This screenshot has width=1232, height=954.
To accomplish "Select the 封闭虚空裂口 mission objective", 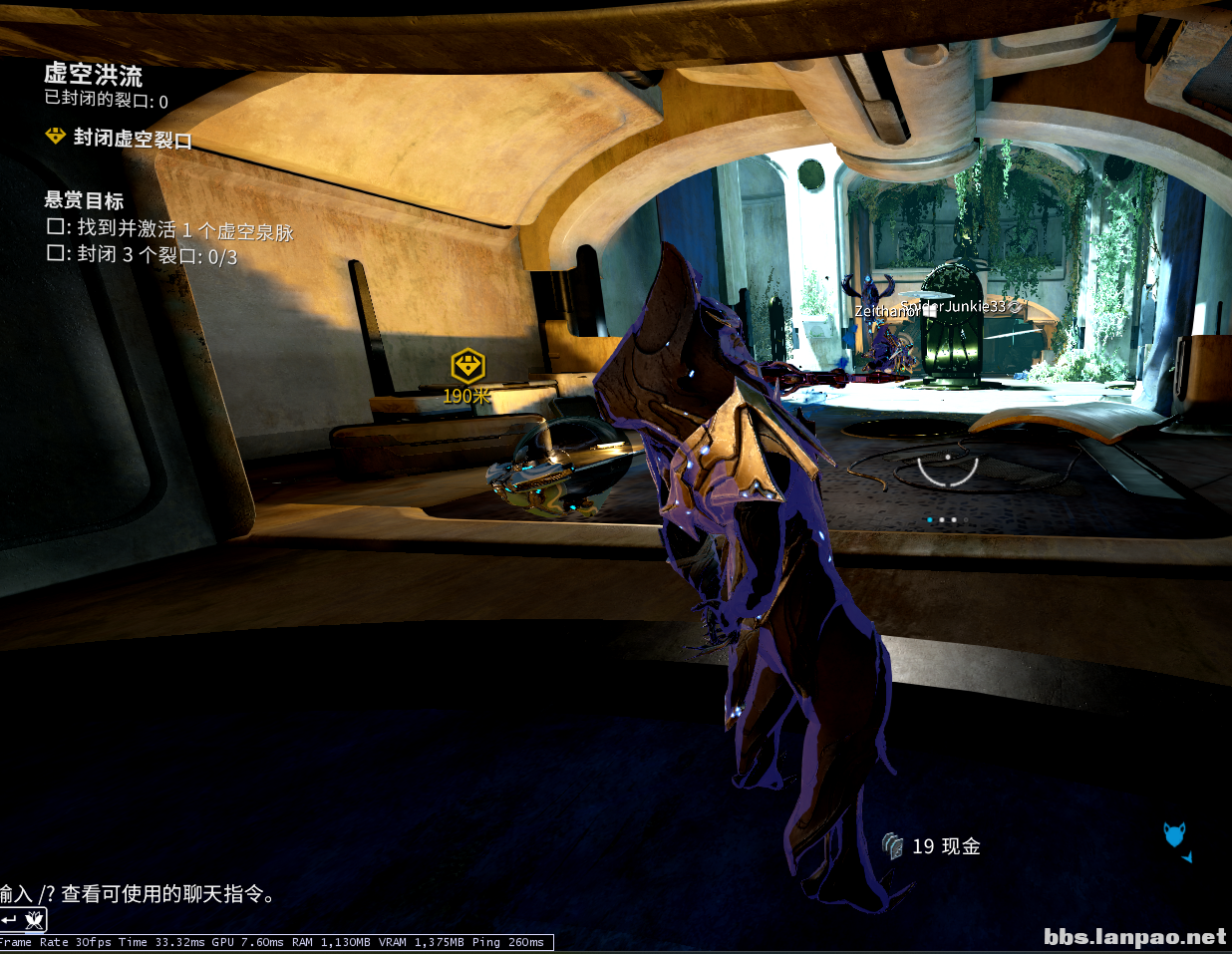I will [x=132, y=138].
